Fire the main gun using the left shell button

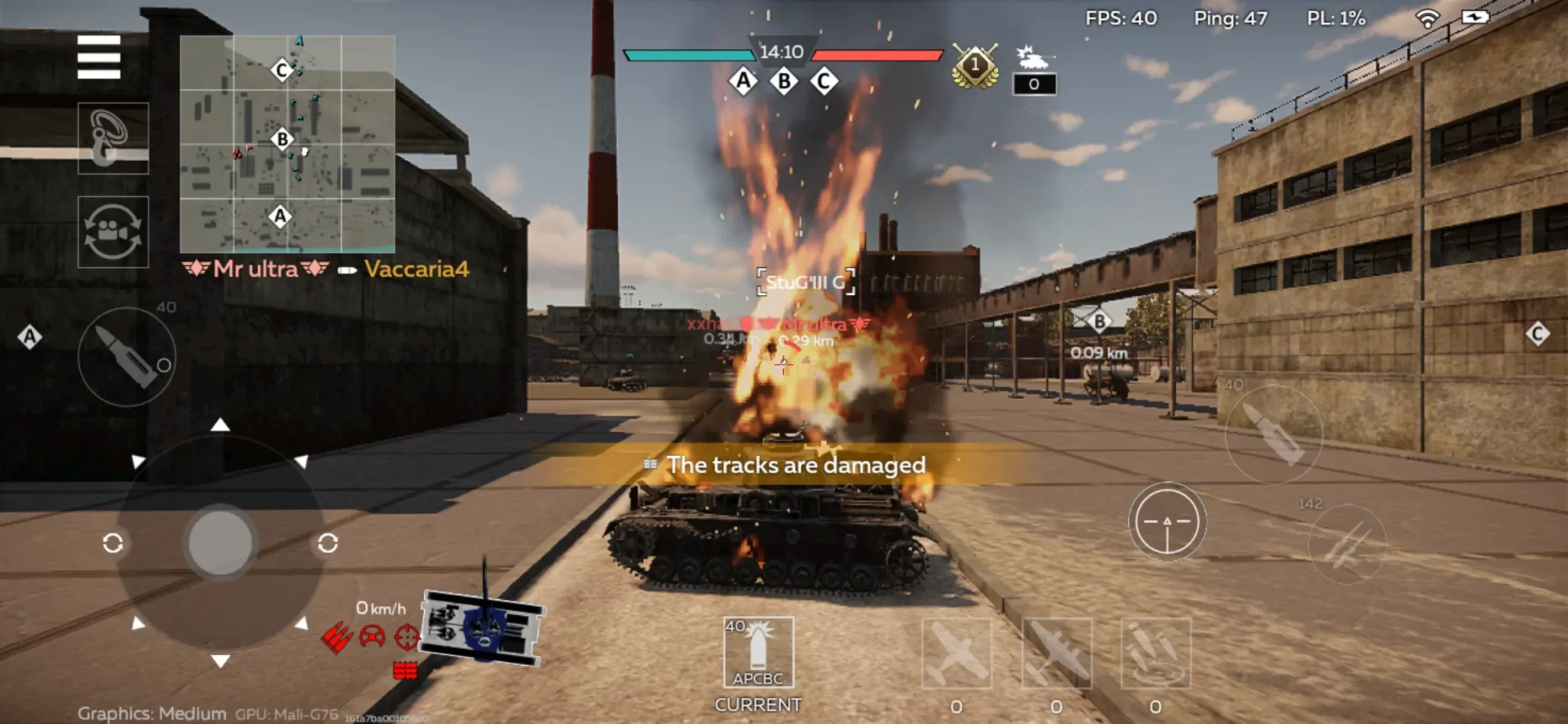[x=127, y=357]
